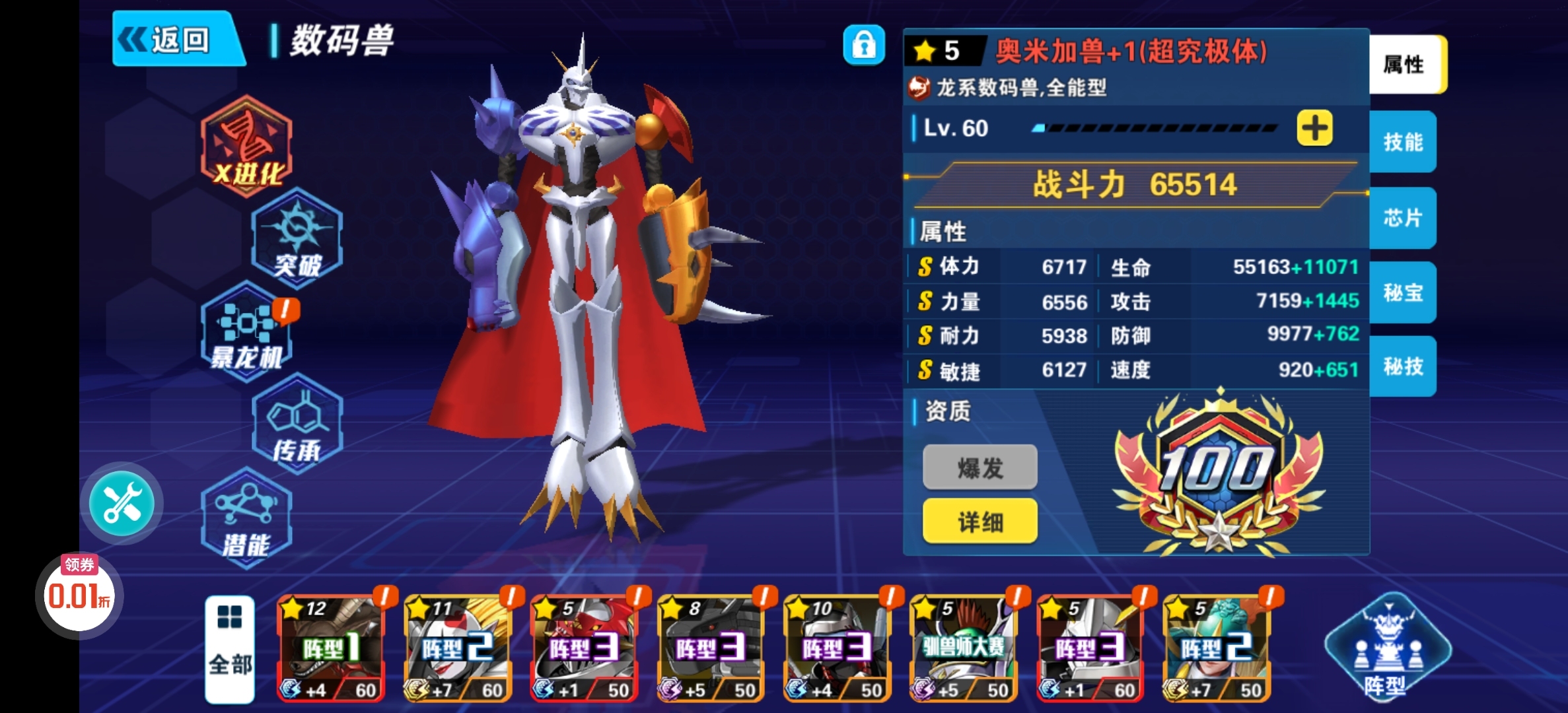Open the round wrench tools button
This screenshot has width=1568, height=713.
(x=122, y=503)
